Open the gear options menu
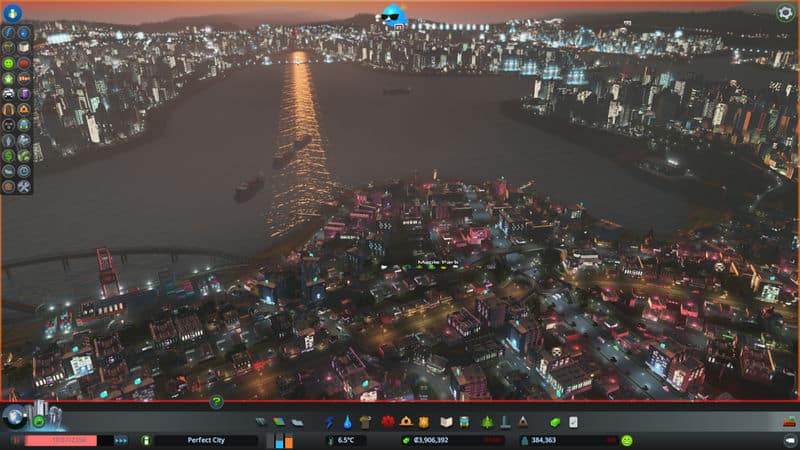This screenshot has width=800, height=450. tap(785, 13)
